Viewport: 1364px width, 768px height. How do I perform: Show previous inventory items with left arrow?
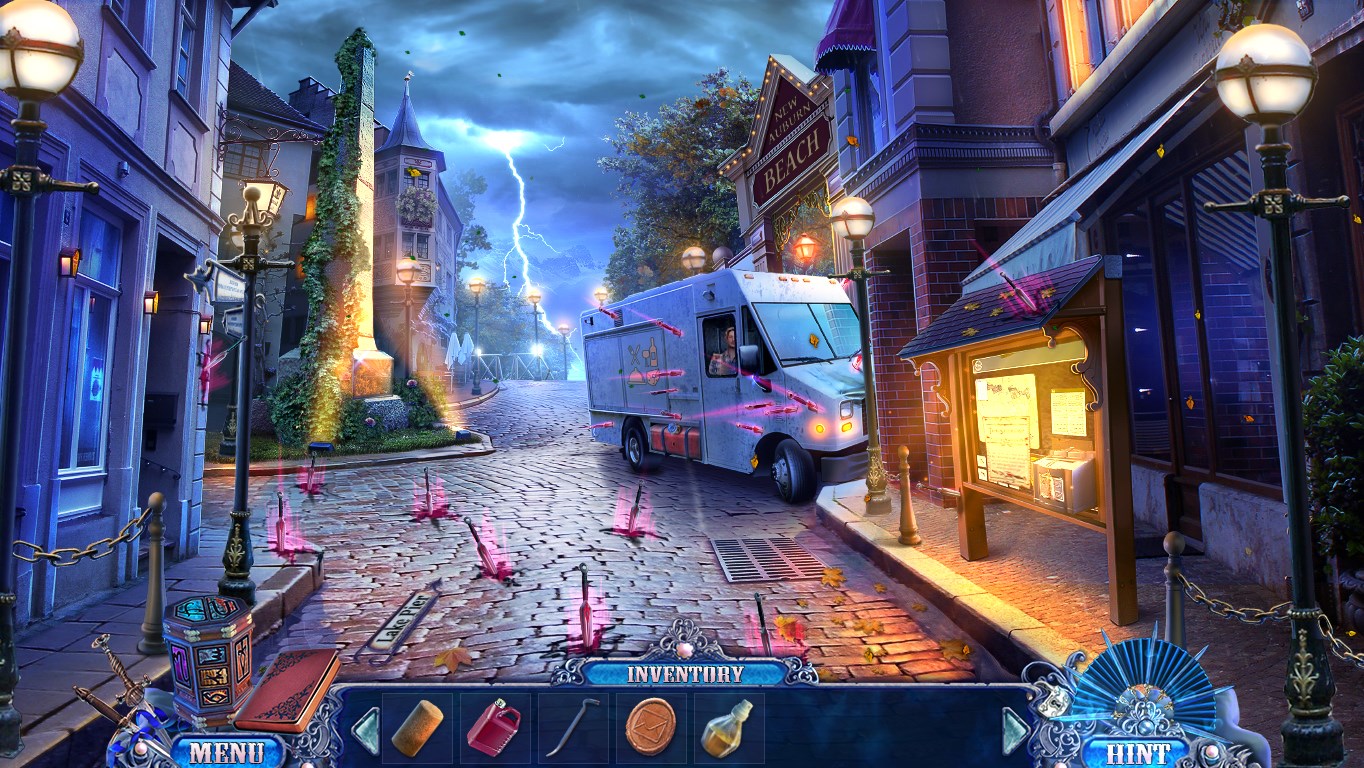tap(366, 729)
